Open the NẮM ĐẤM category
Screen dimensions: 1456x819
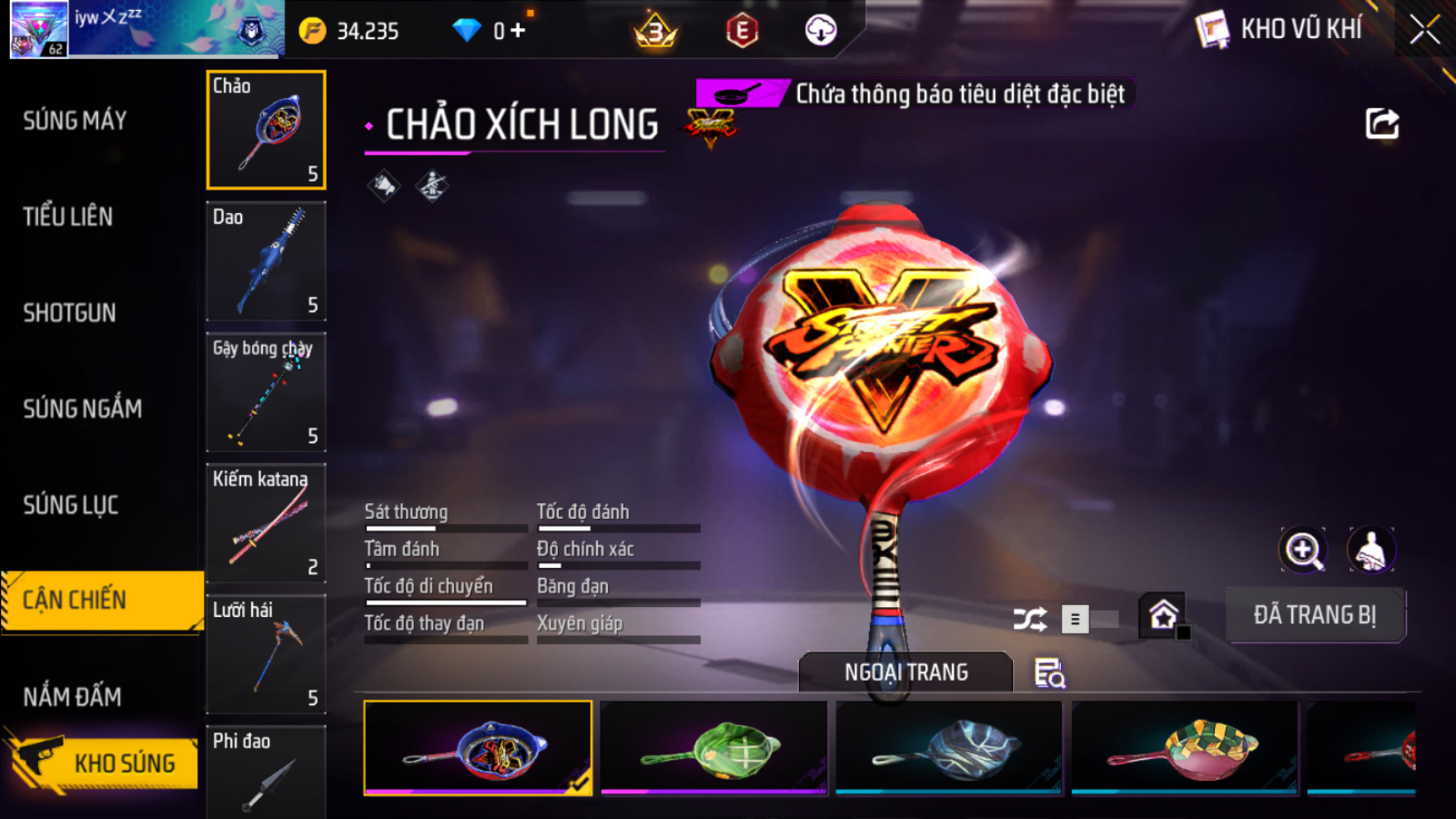click(x=72, y=697)
